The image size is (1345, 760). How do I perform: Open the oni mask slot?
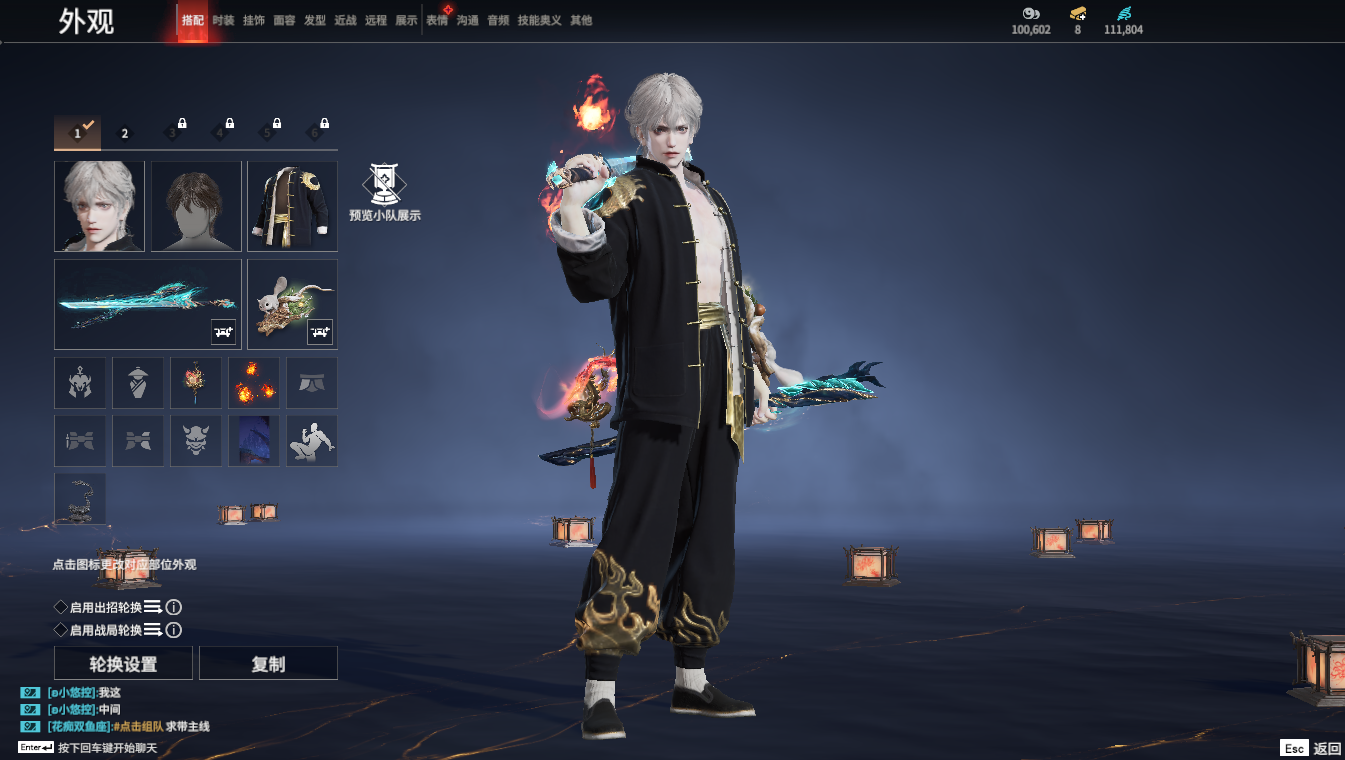[196, 441]
